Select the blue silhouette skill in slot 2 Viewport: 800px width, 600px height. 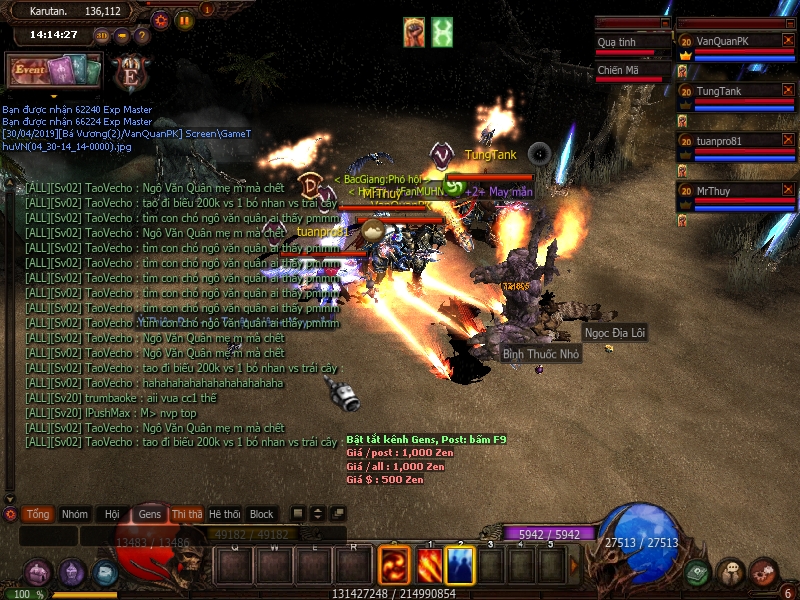460,565
